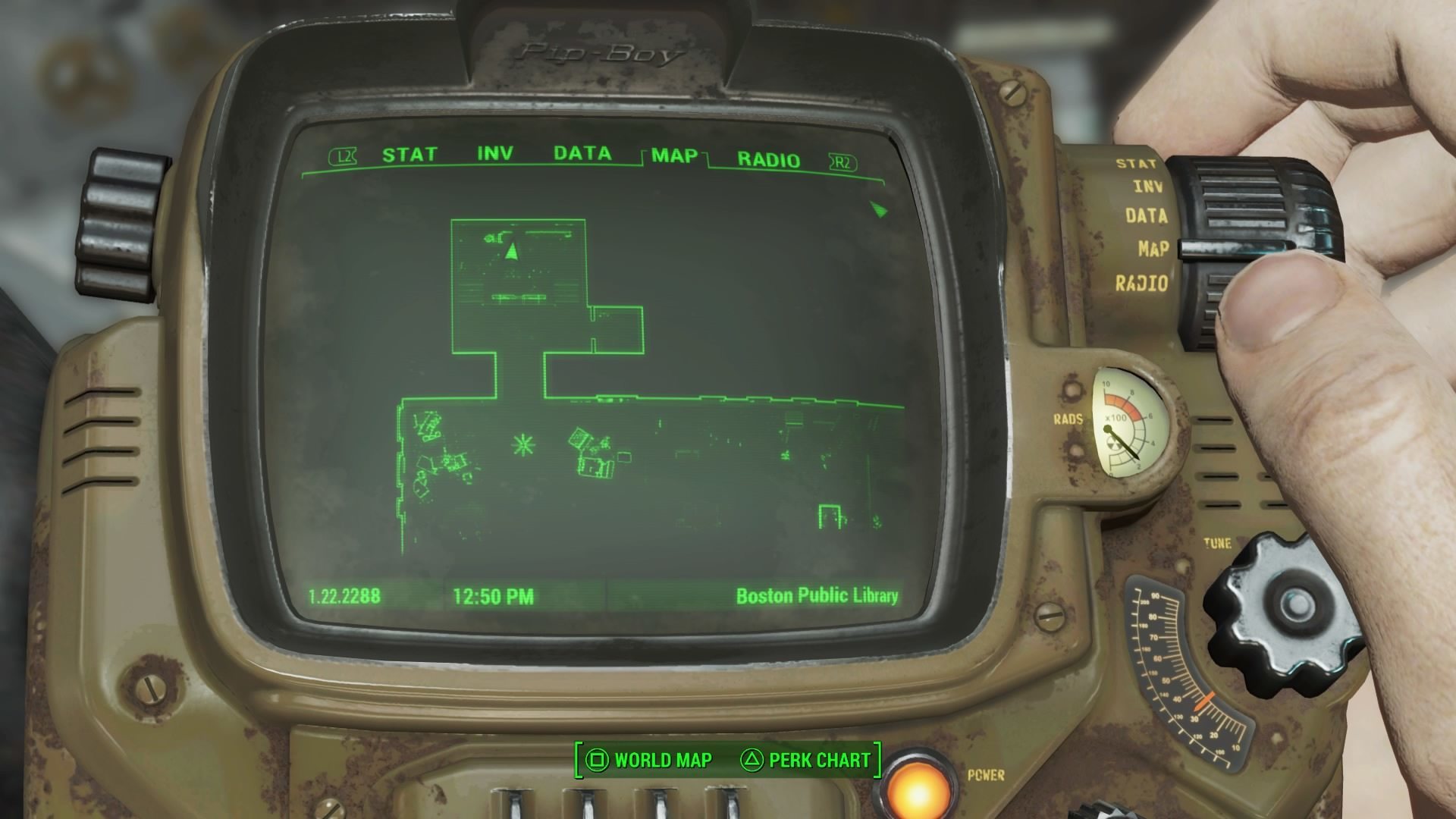Click the square button icon beside WORLD MAP
This screenshot has width=1456, height=819.
point(596,758)
